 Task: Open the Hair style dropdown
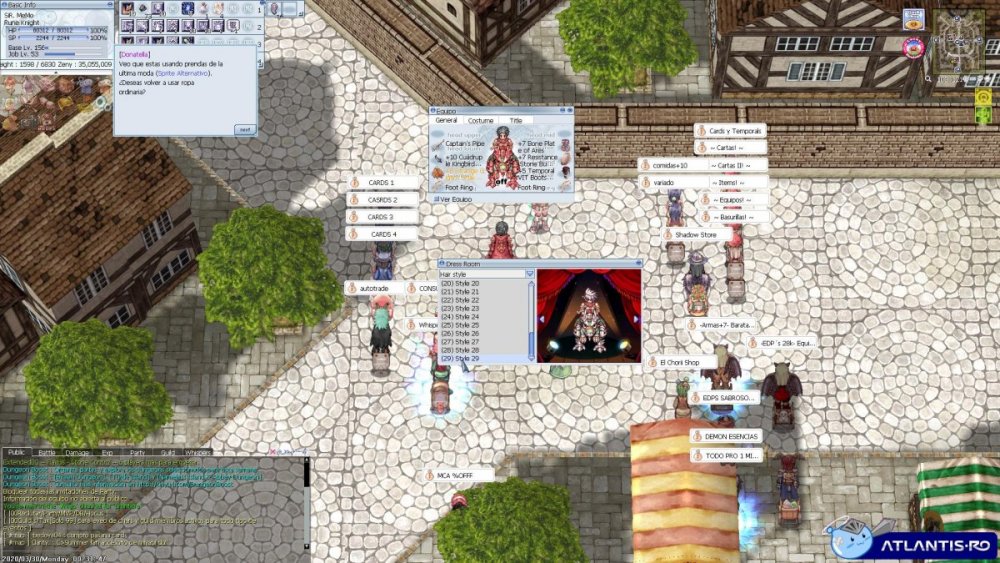pos(529,273)
